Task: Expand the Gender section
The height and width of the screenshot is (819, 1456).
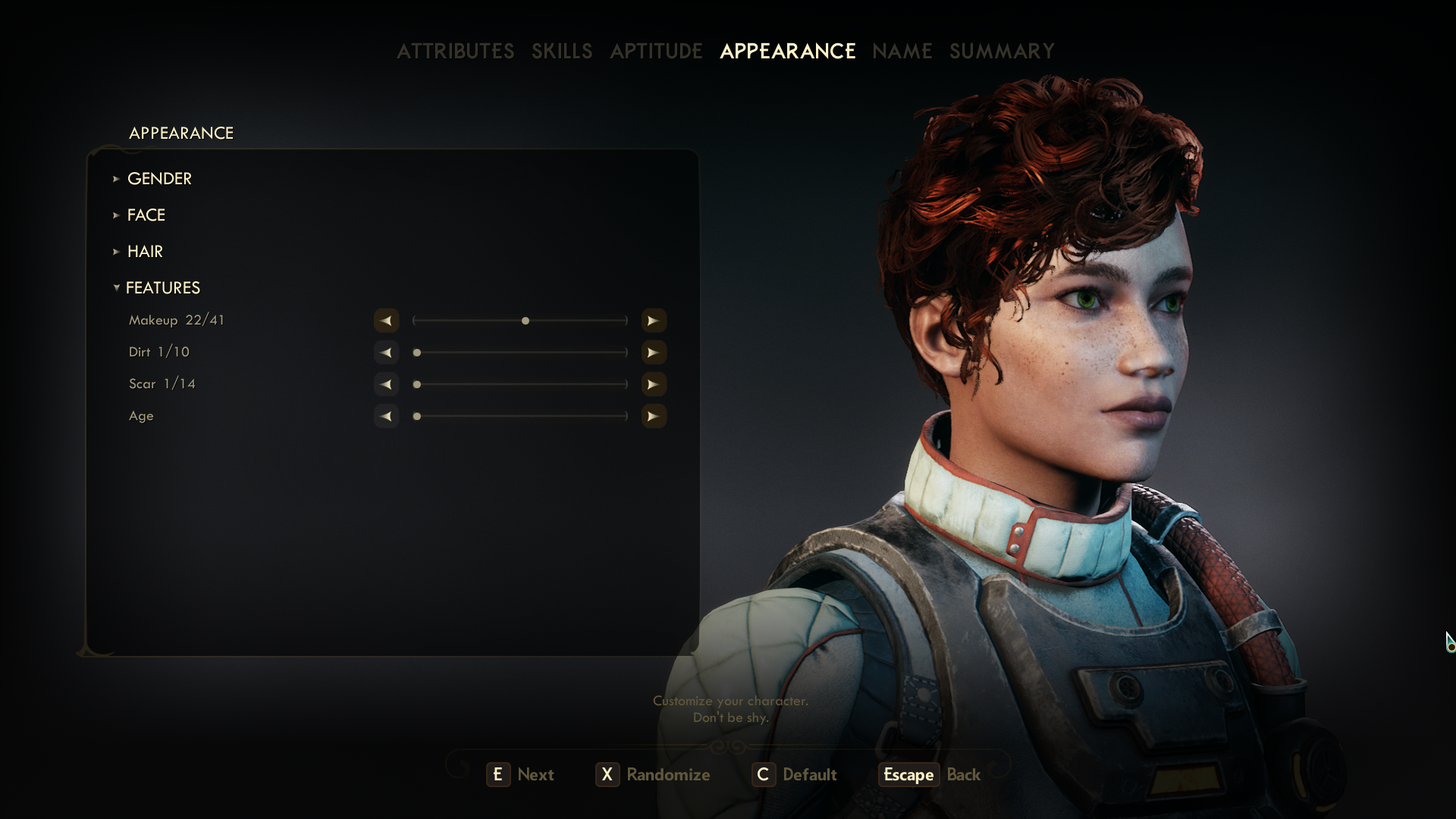Action: pos(159,178)
